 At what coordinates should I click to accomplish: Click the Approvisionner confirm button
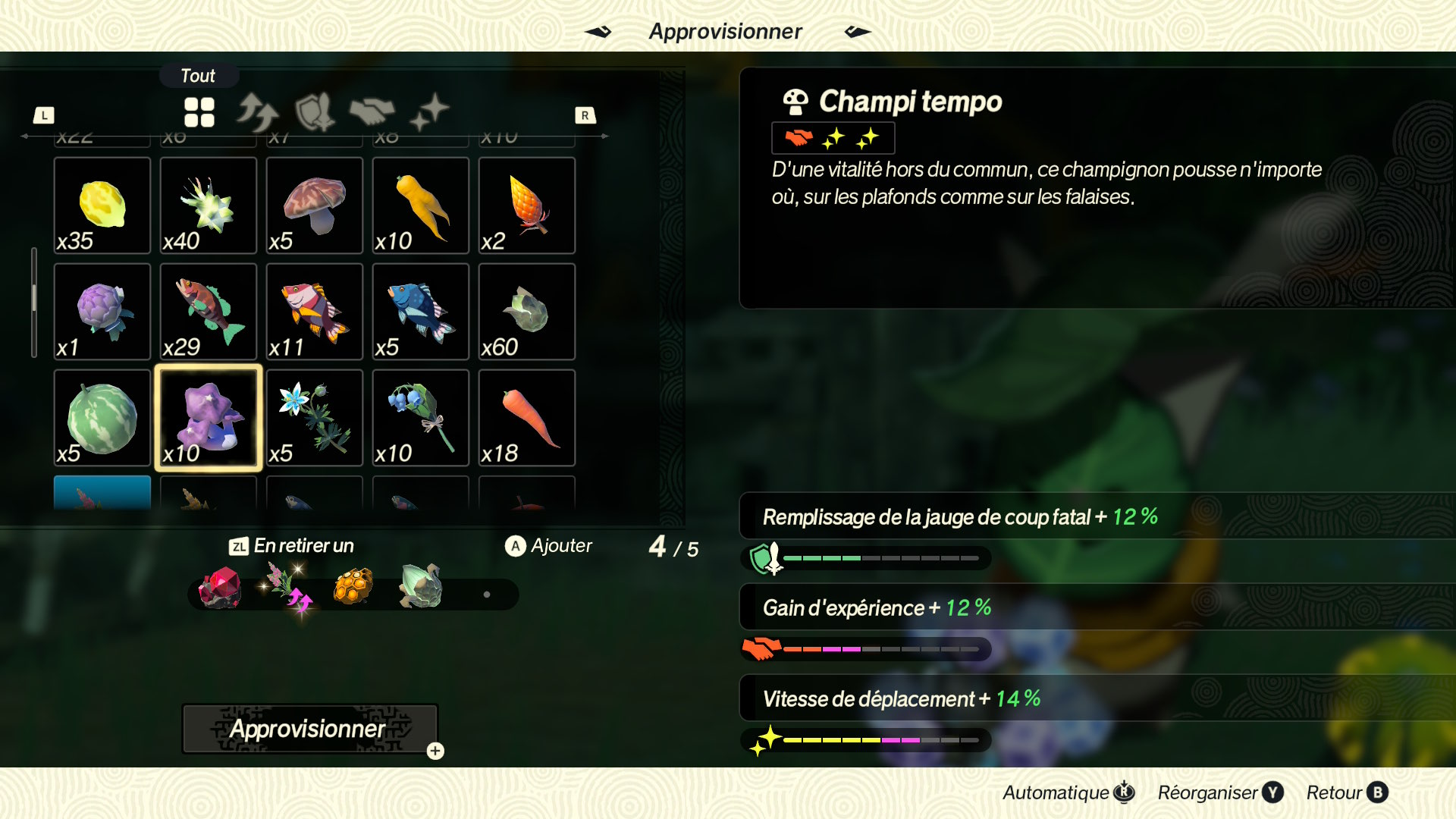(x=309, y=729)
